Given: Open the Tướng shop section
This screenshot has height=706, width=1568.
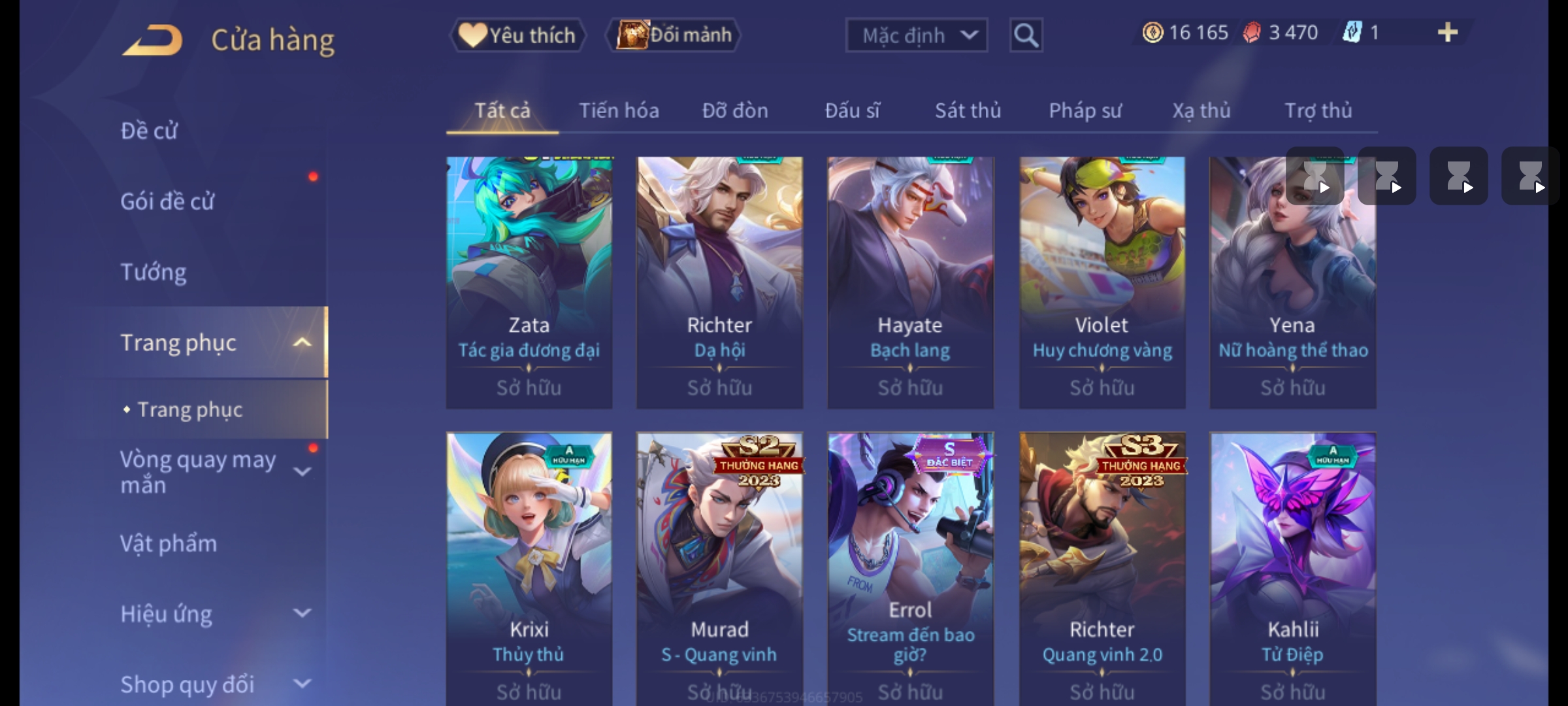Looking at the screenshot, I should (x=154, y=272).
